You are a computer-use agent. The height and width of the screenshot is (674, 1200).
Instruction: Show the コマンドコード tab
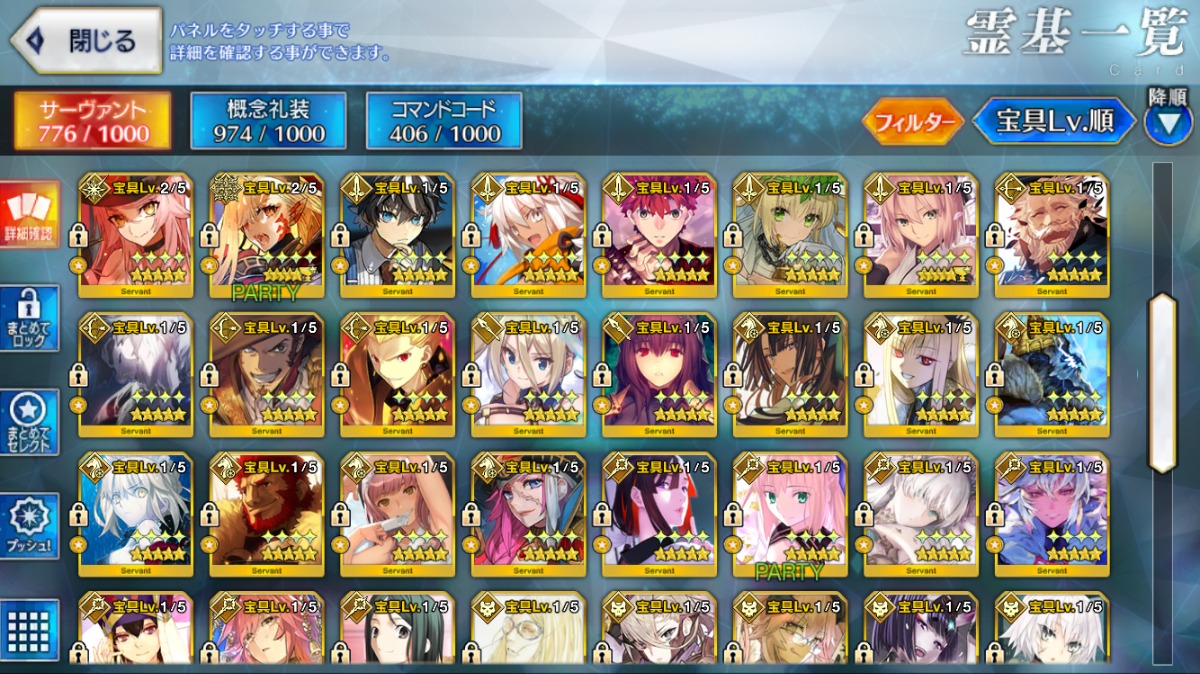(444, 122)
